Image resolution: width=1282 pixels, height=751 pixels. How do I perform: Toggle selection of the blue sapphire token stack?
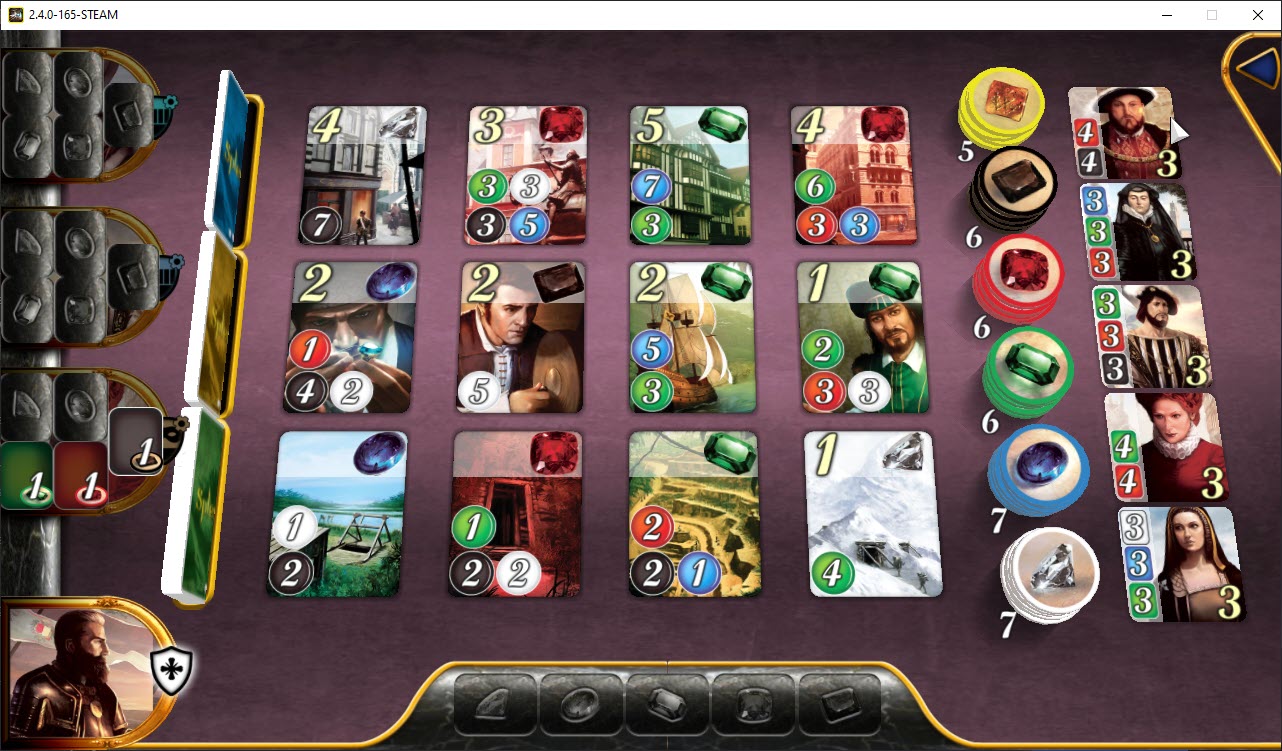pyautogui.click(x=1037, y=470)
